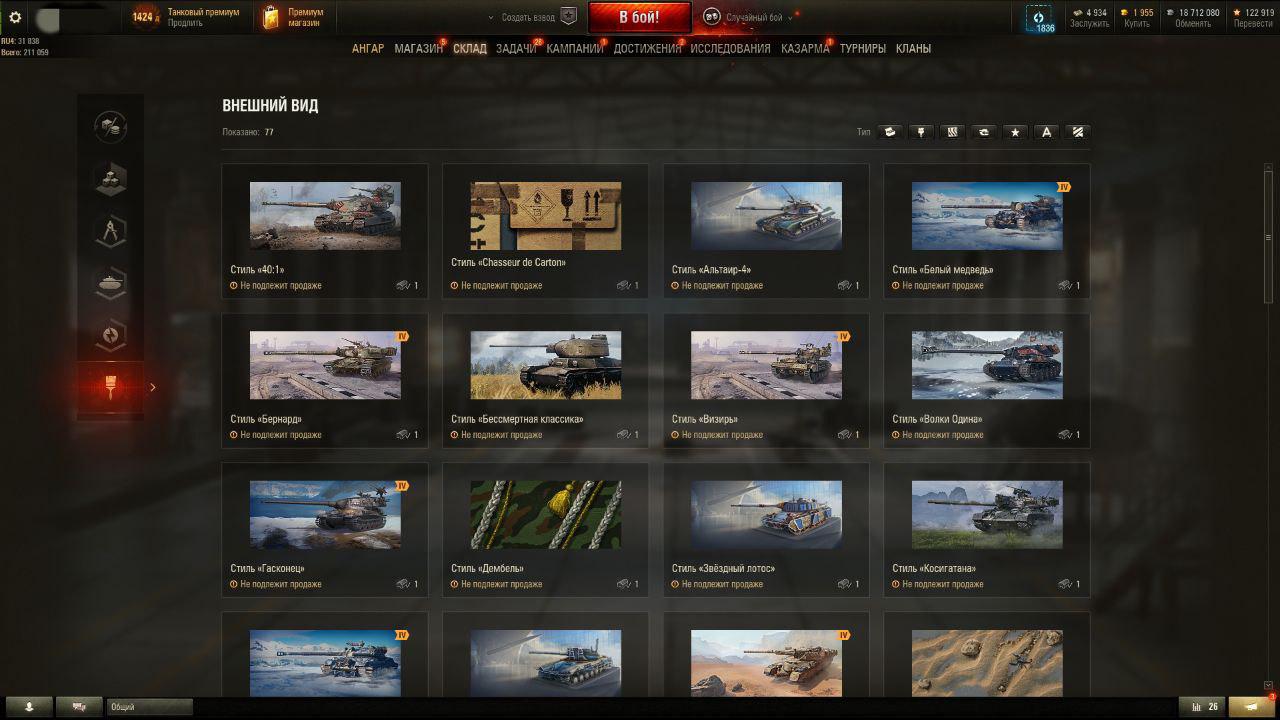The height and width of the screenshot is (720, 1280).
Task: Switch to the КАЗАРМА tab
Action: (805, 48)
